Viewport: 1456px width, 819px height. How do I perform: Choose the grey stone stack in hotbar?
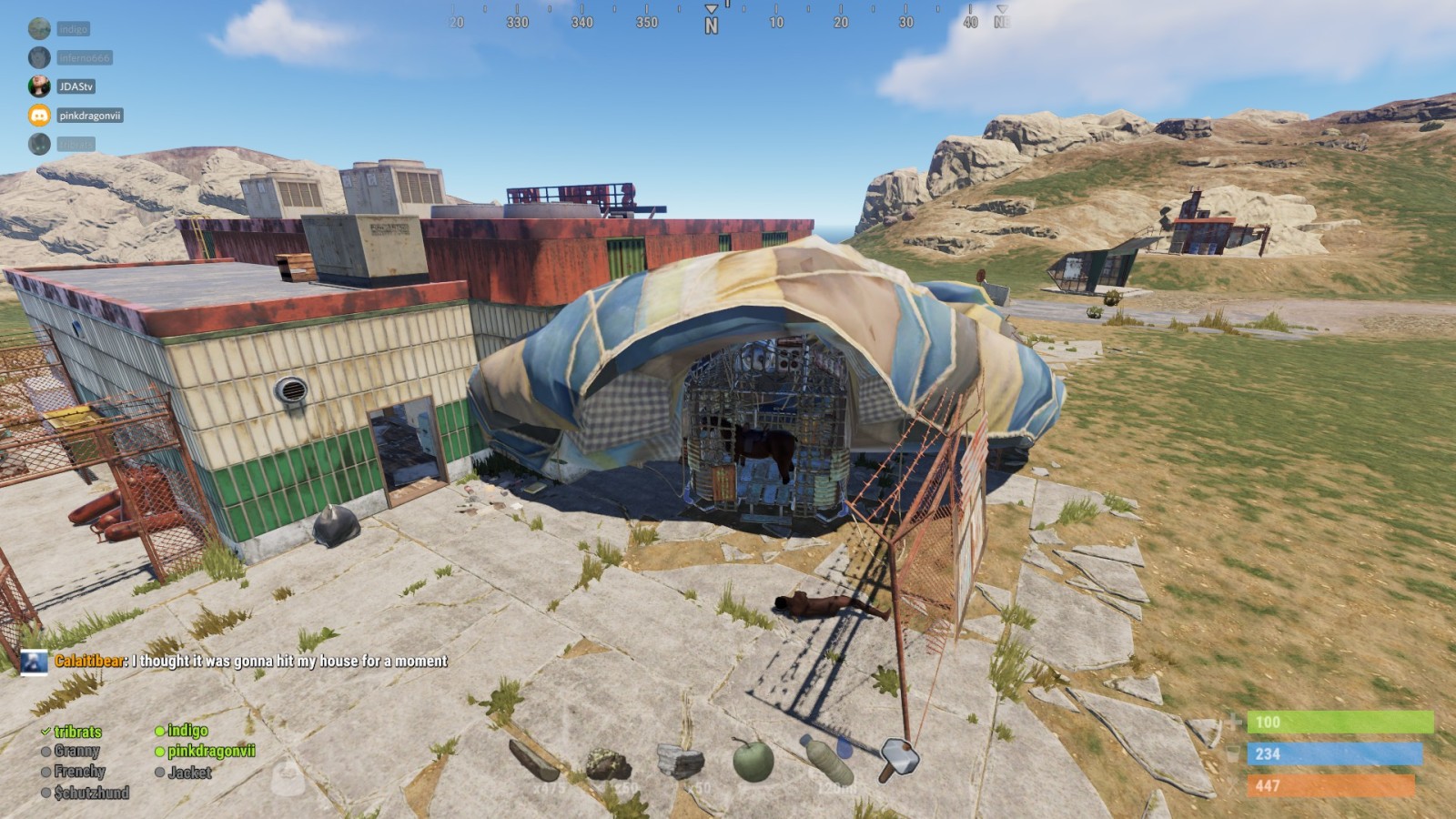680,763
